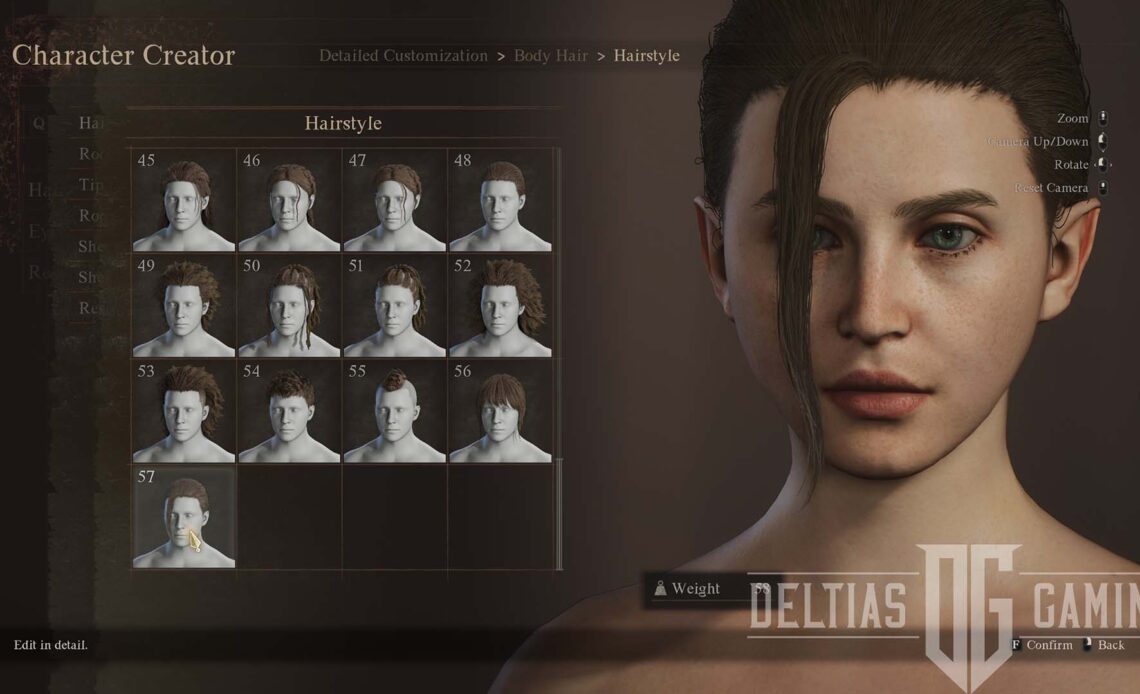Choose hairstyle 46 thumbnail
This screenshot has width=1140, height=694.
pos(289,200)
